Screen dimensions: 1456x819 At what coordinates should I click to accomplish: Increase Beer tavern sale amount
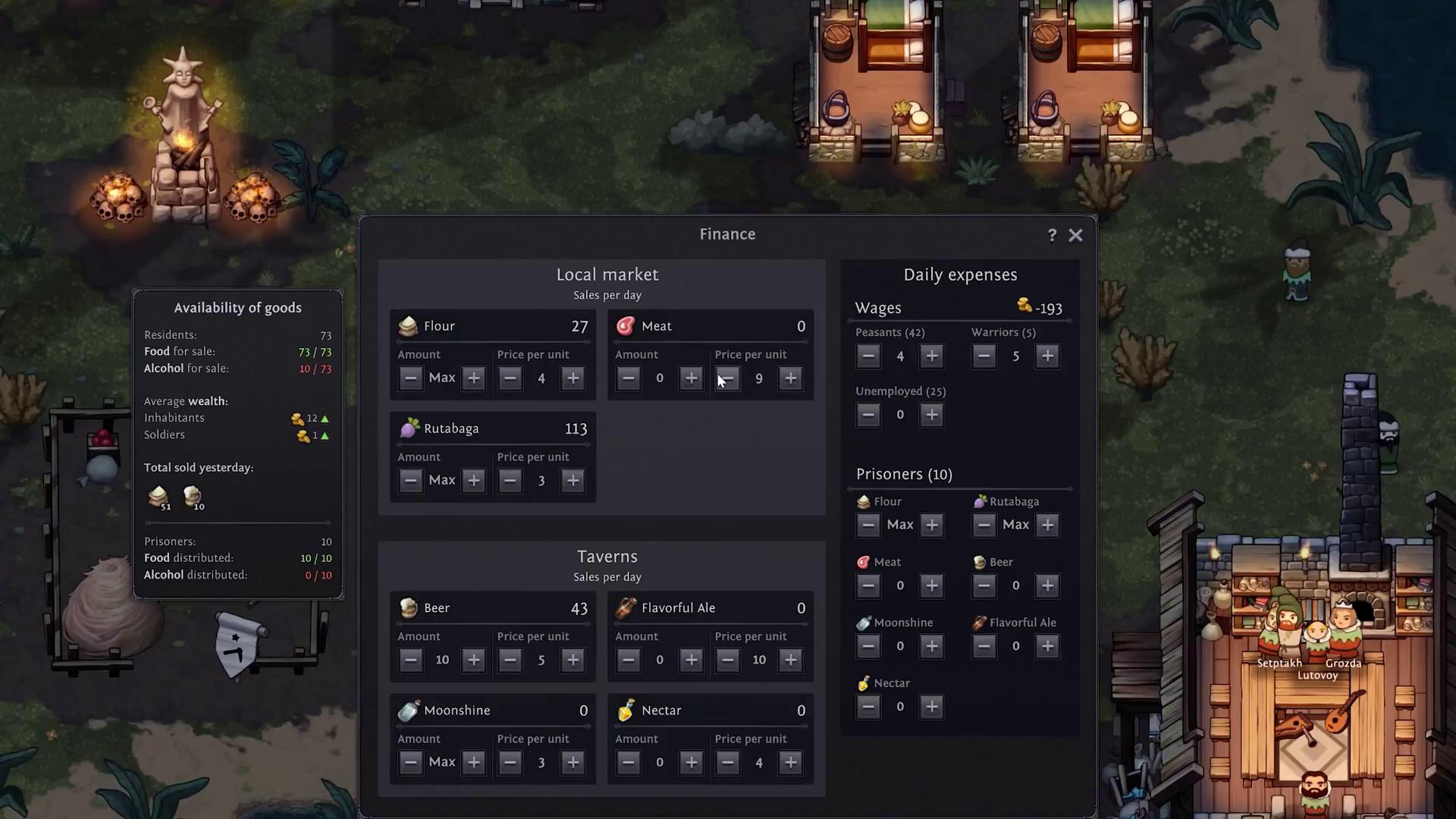(x=473, y=660)
